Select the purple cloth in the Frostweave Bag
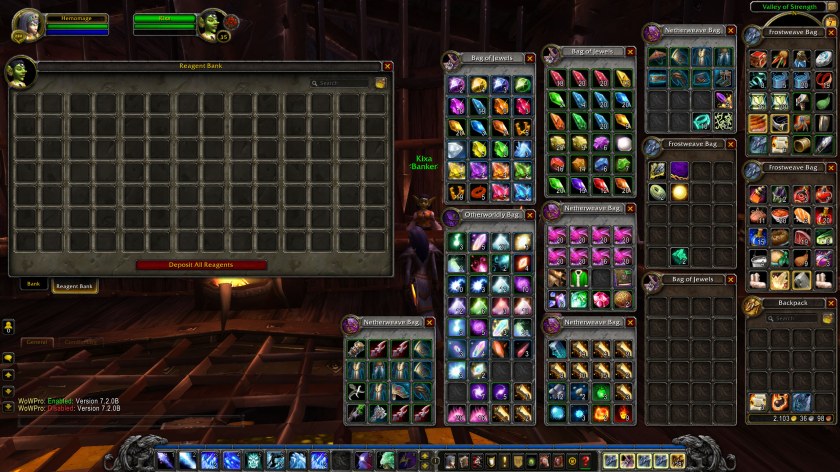This screenshot has height=472, width=840. [x=678, y=169]
